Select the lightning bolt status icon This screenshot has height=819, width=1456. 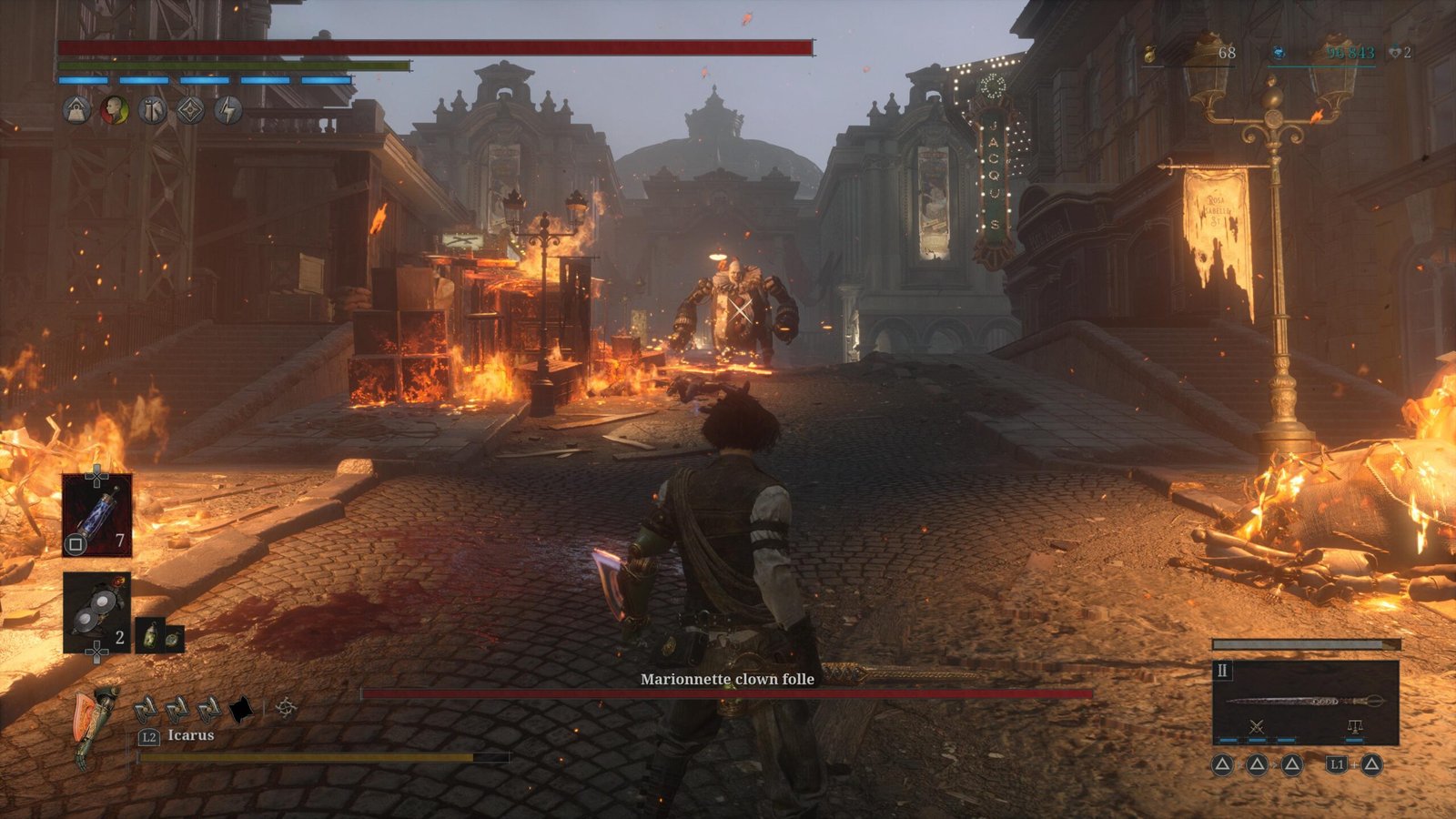[228, 111]
